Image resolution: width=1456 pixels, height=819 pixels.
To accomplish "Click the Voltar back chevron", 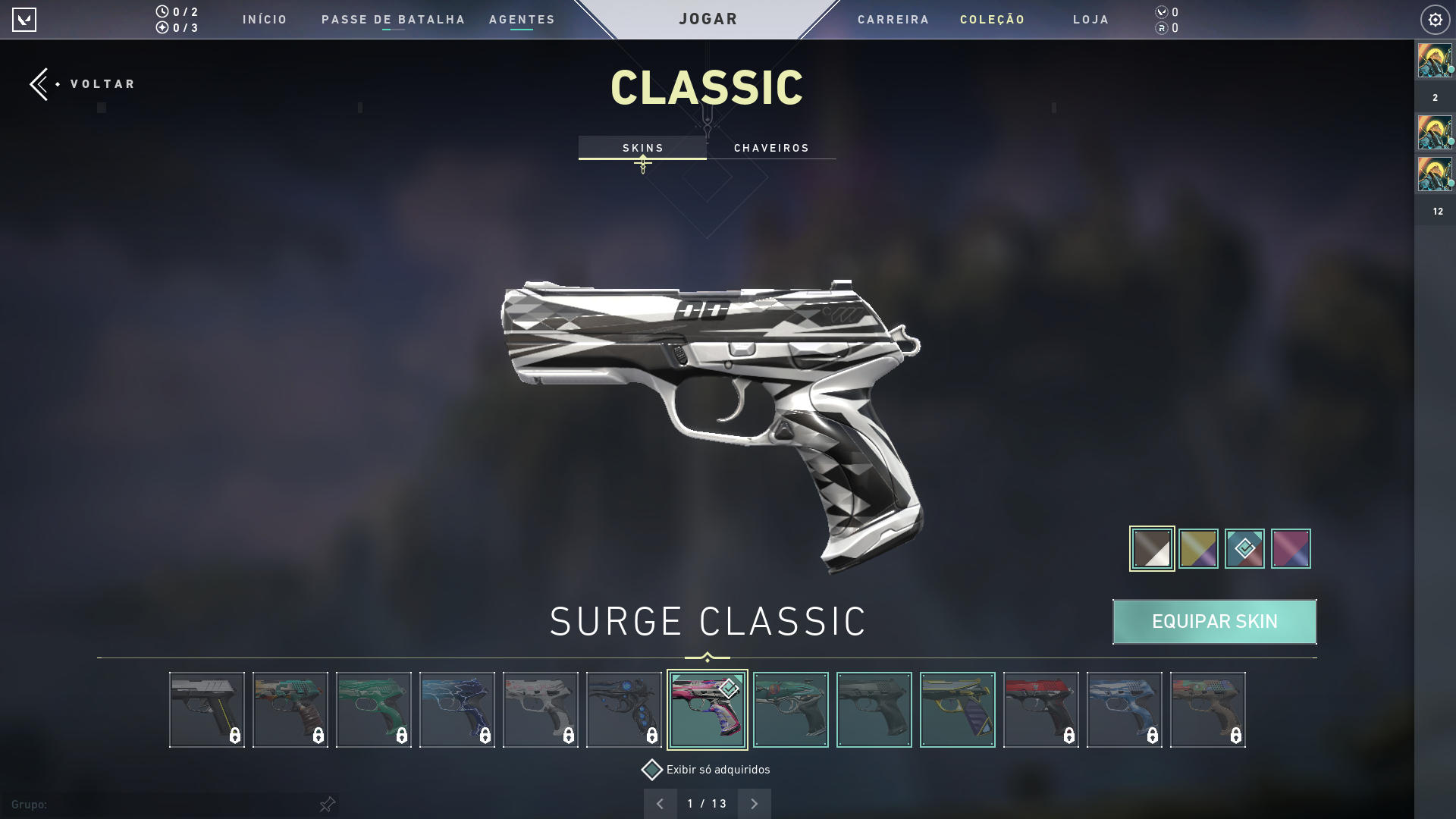I will coord(39,83).
